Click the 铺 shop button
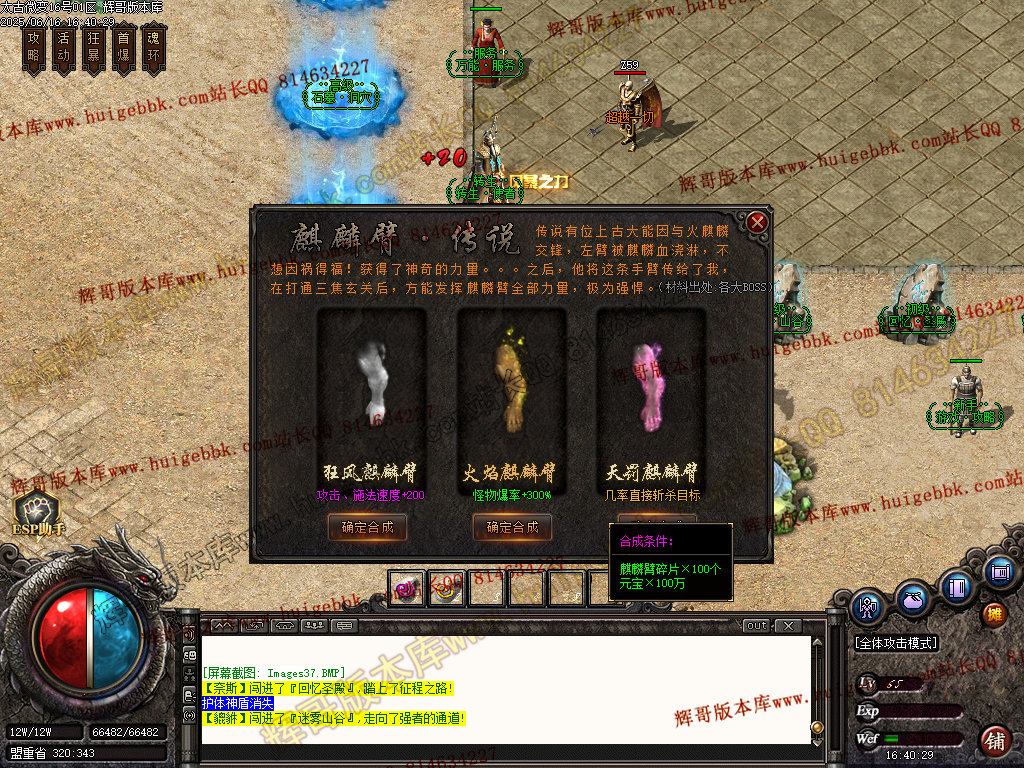Screen dimensions: 1024x768 [x=995, y=740]
